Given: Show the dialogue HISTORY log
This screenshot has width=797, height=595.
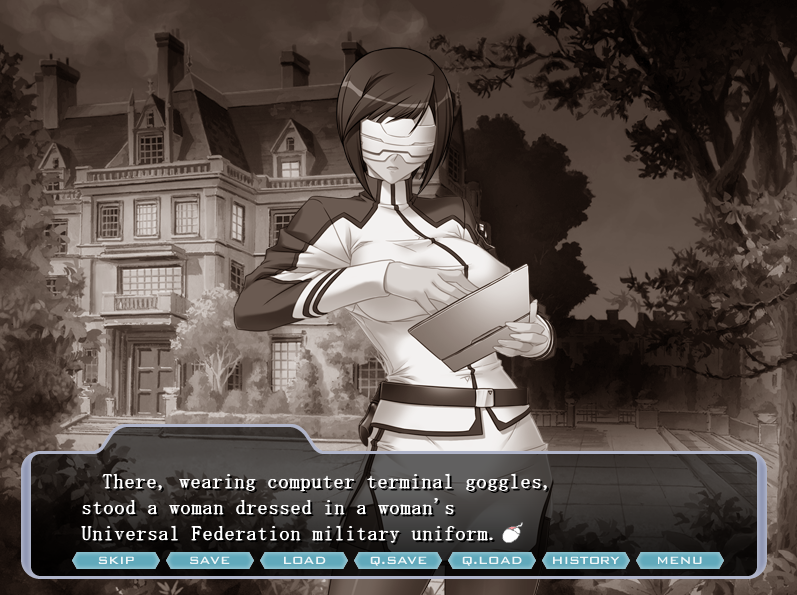Looking at the screenshot, I should (x=586, y=560).
